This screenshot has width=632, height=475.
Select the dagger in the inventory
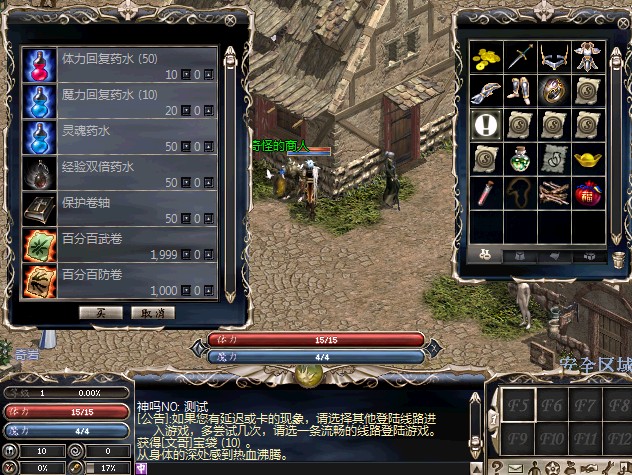click(x=519, y=57)
